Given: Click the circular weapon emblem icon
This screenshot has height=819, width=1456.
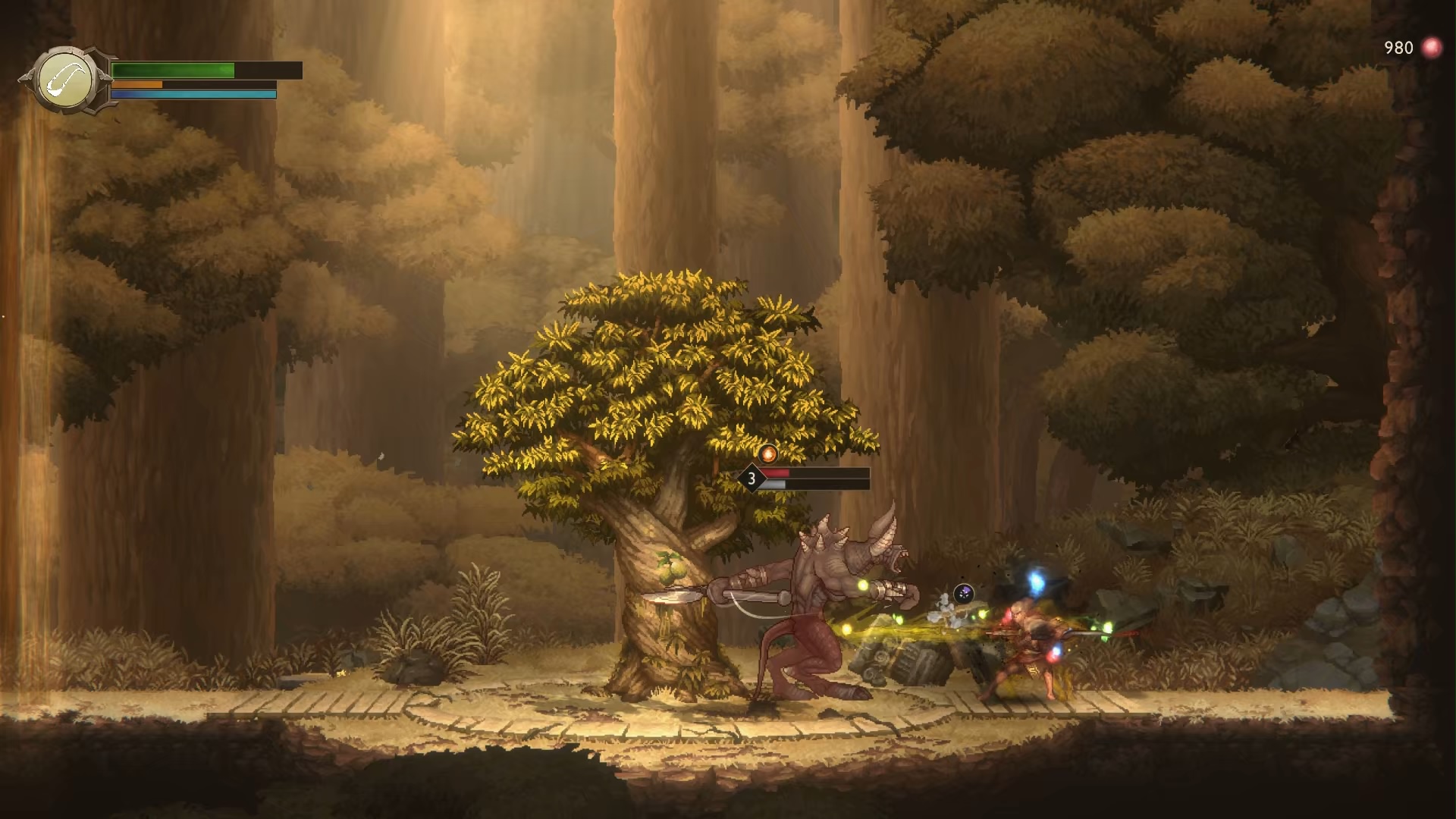Looking at the screenshot, I should (67, 80).
